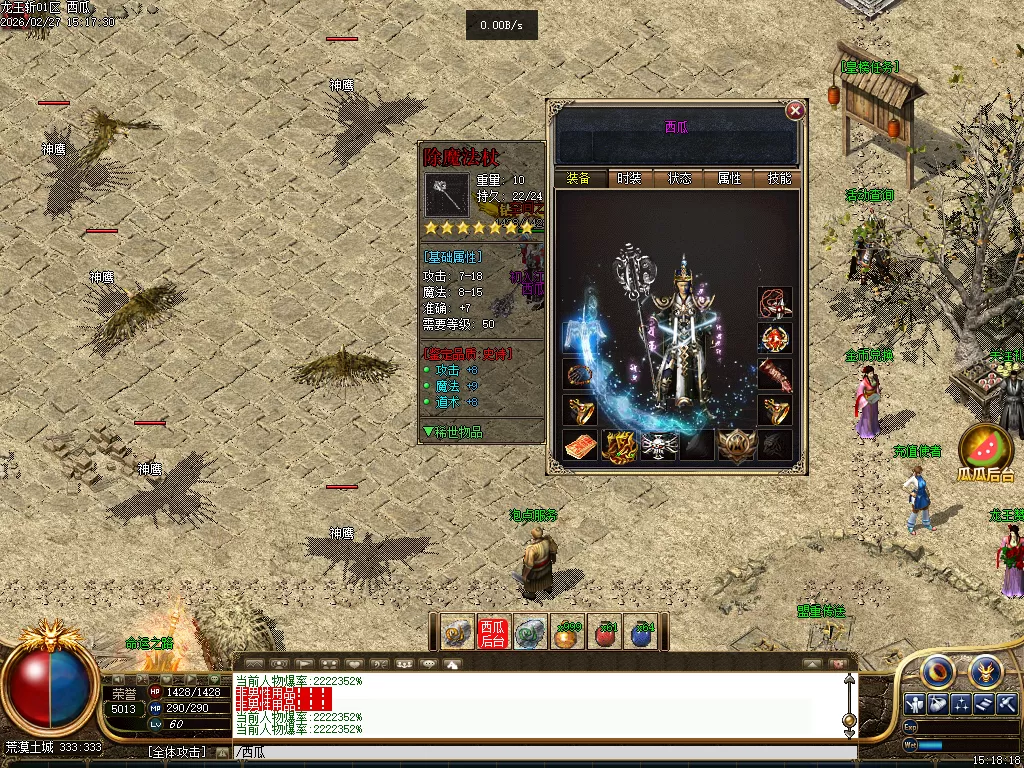Image resolution: width=1024 pixels, height=768 pixels.
Task: Click the chat input field
Action: tap(540, 752)
